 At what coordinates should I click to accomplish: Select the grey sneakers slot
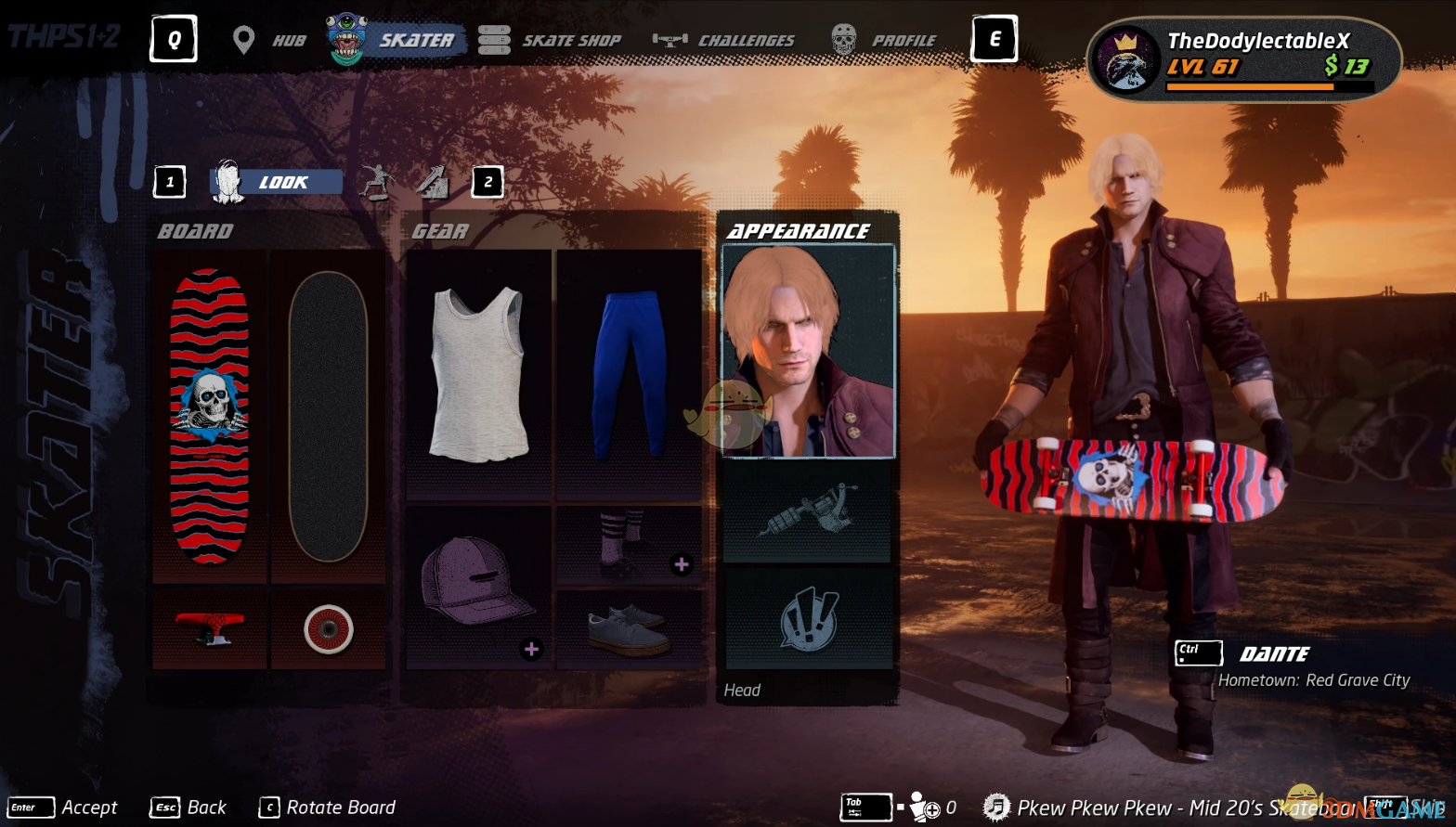coord(629,628)
